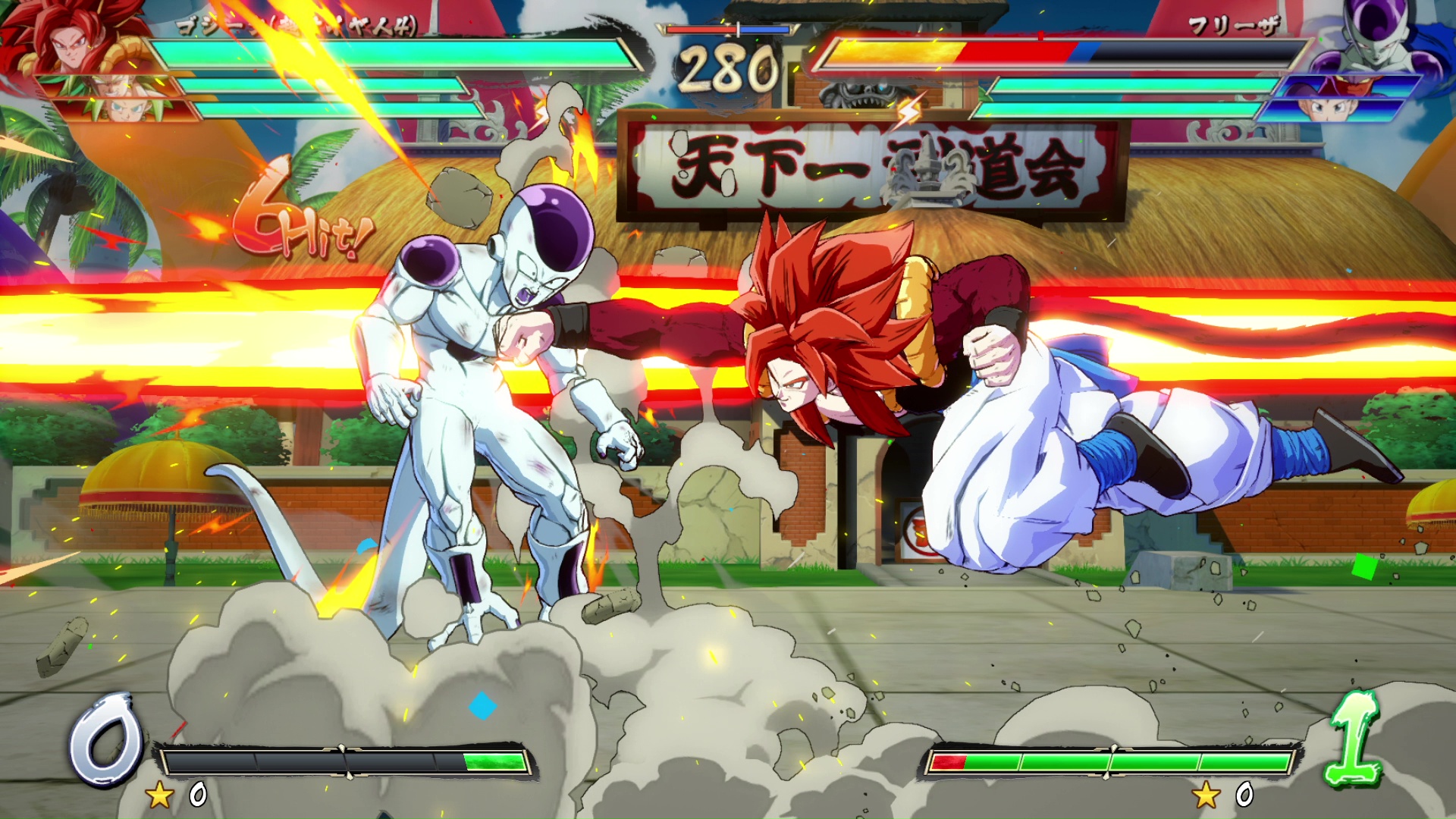
Task: Click Broly's teammate portrait on the left team
Action: tap(108, 84)
